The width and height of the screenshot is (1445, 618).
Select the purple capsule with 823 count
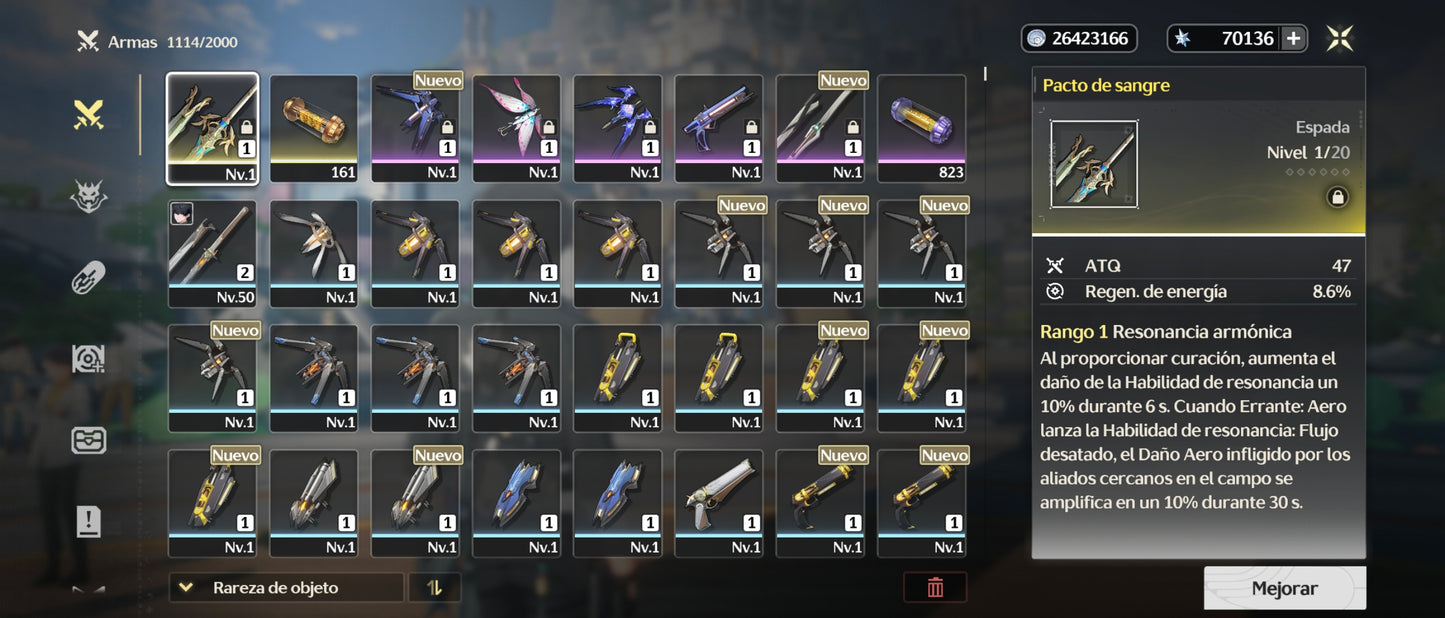(x=922, y=128)
